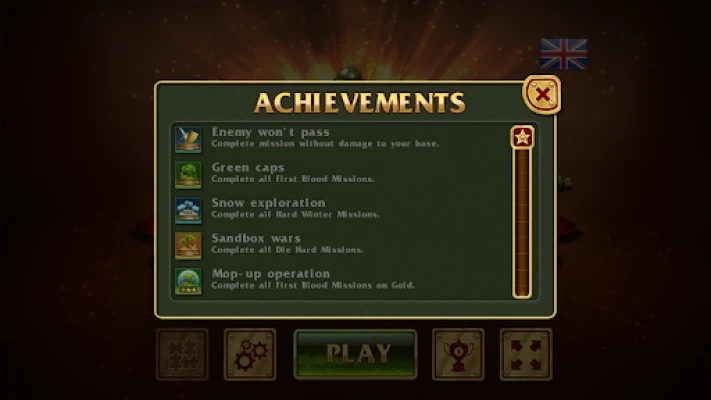Image resolution: width=711 pixels, height=400 pixels.
Task: Close the Achievements window
Action: point(542,95)
